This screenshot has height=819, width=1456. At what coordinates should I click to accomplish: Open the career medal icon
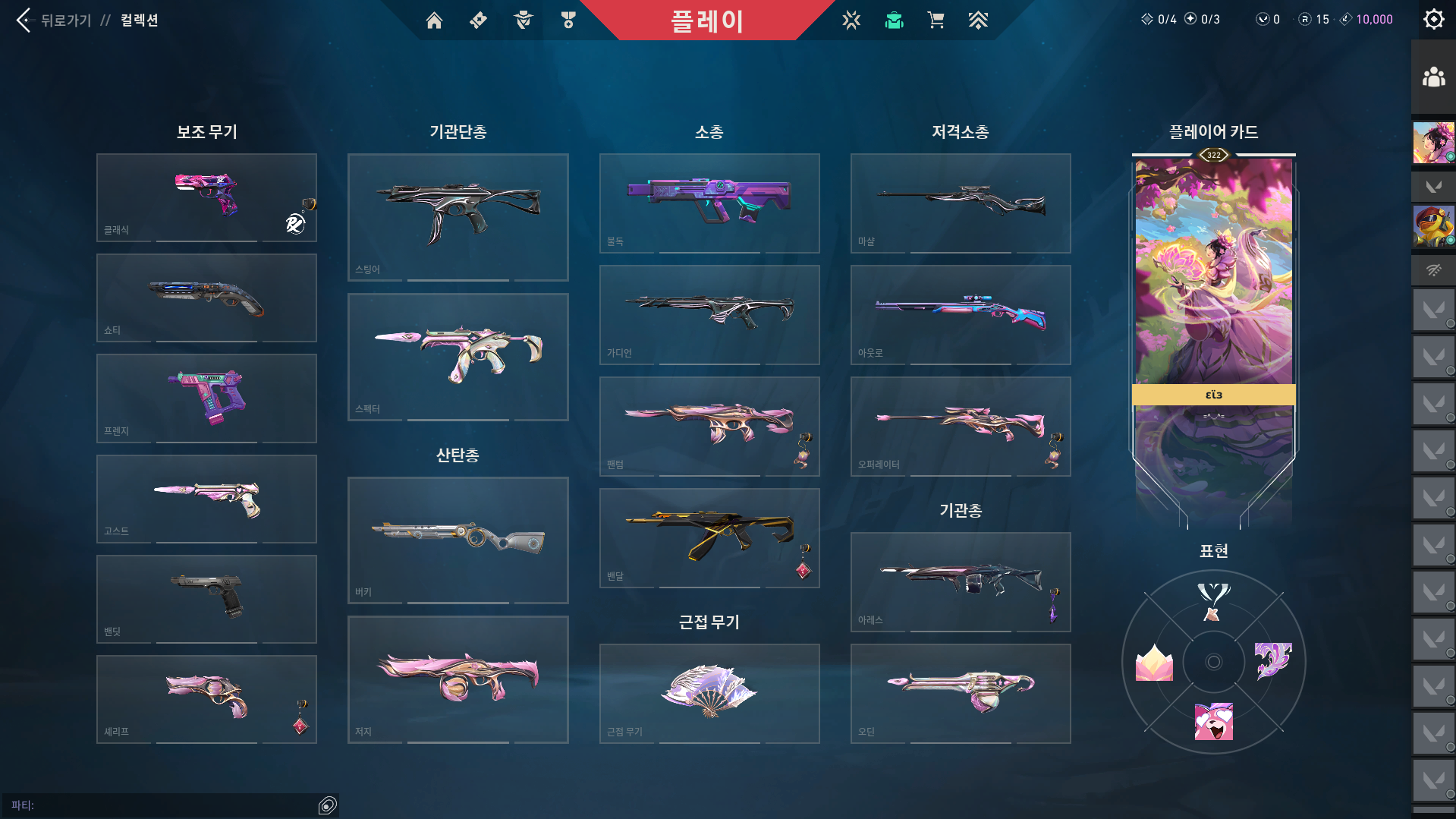click(x=569, y=20)
